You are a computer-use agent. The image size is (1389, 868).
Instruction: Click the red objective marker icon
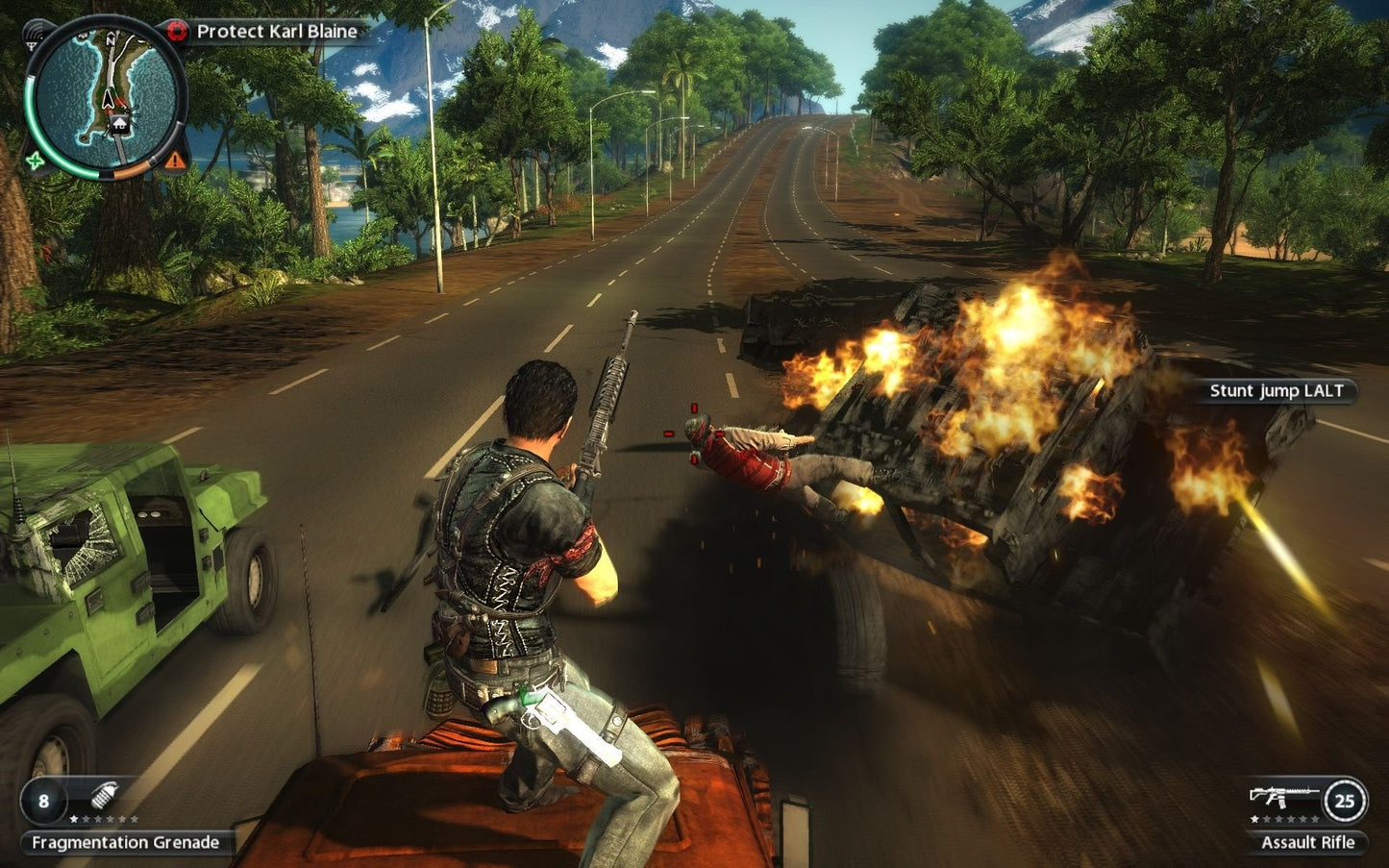pos(177,29)
